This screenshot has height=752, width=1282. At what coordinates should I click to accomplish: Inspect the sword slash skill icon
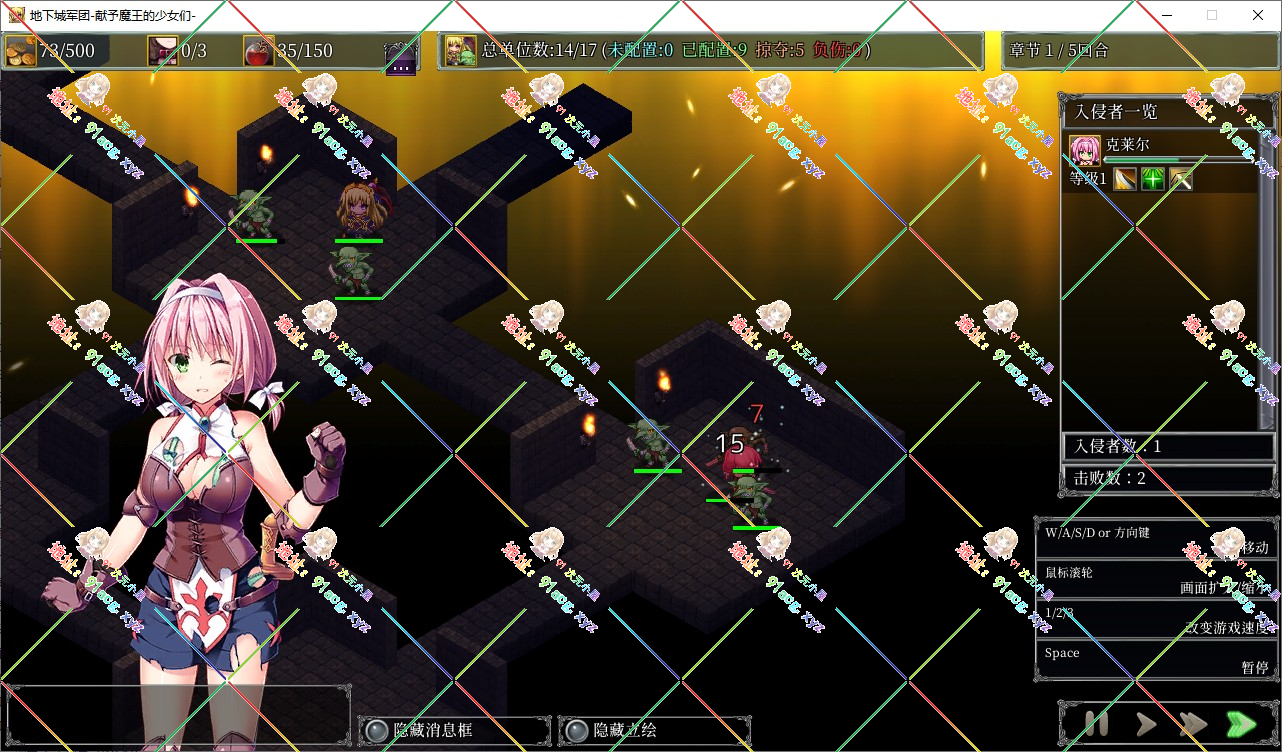pyautogui.click(x=1125, y=180)
